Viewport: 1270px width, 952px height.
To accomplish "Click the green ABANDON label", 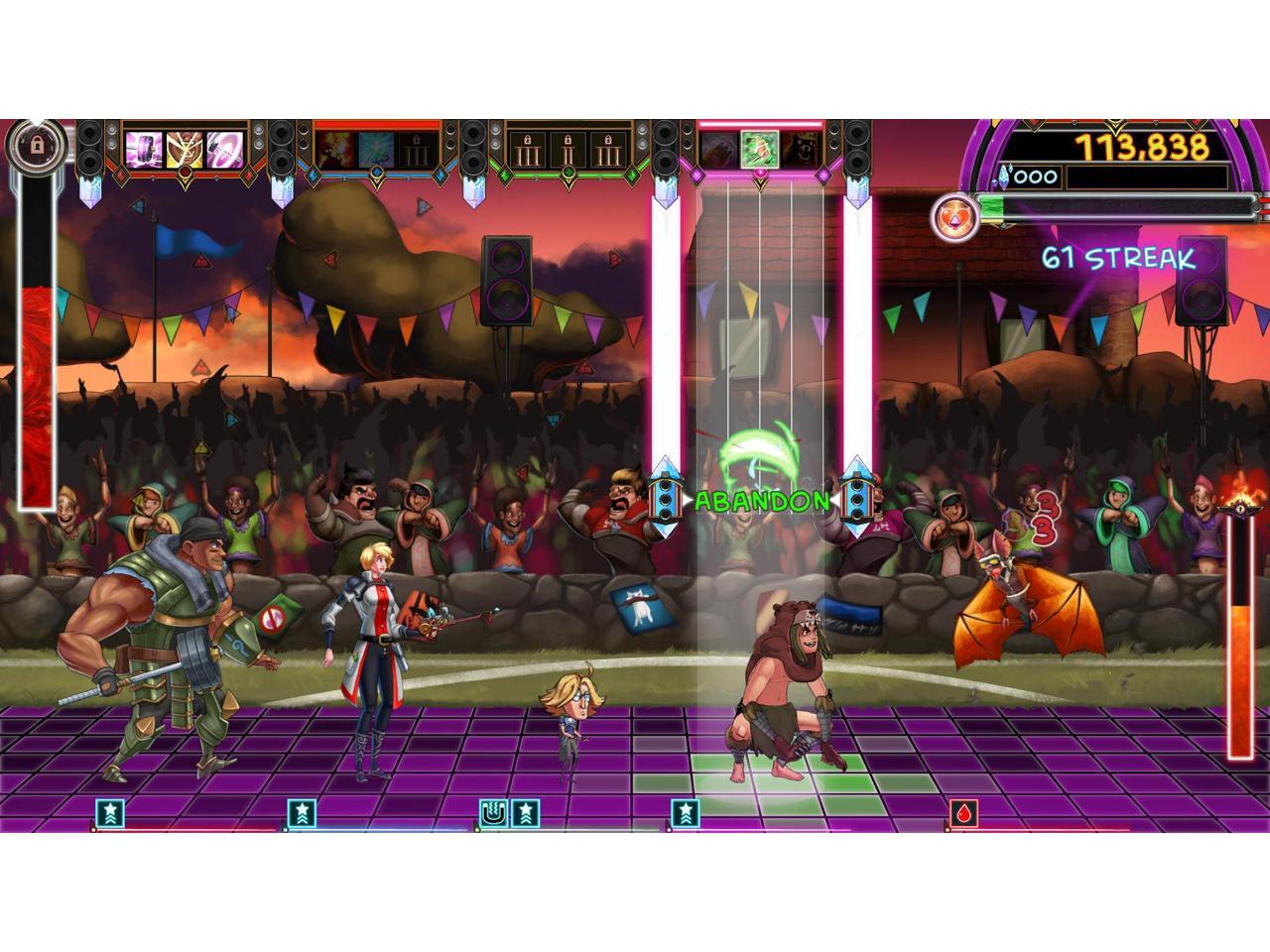I will click(761, 501).
